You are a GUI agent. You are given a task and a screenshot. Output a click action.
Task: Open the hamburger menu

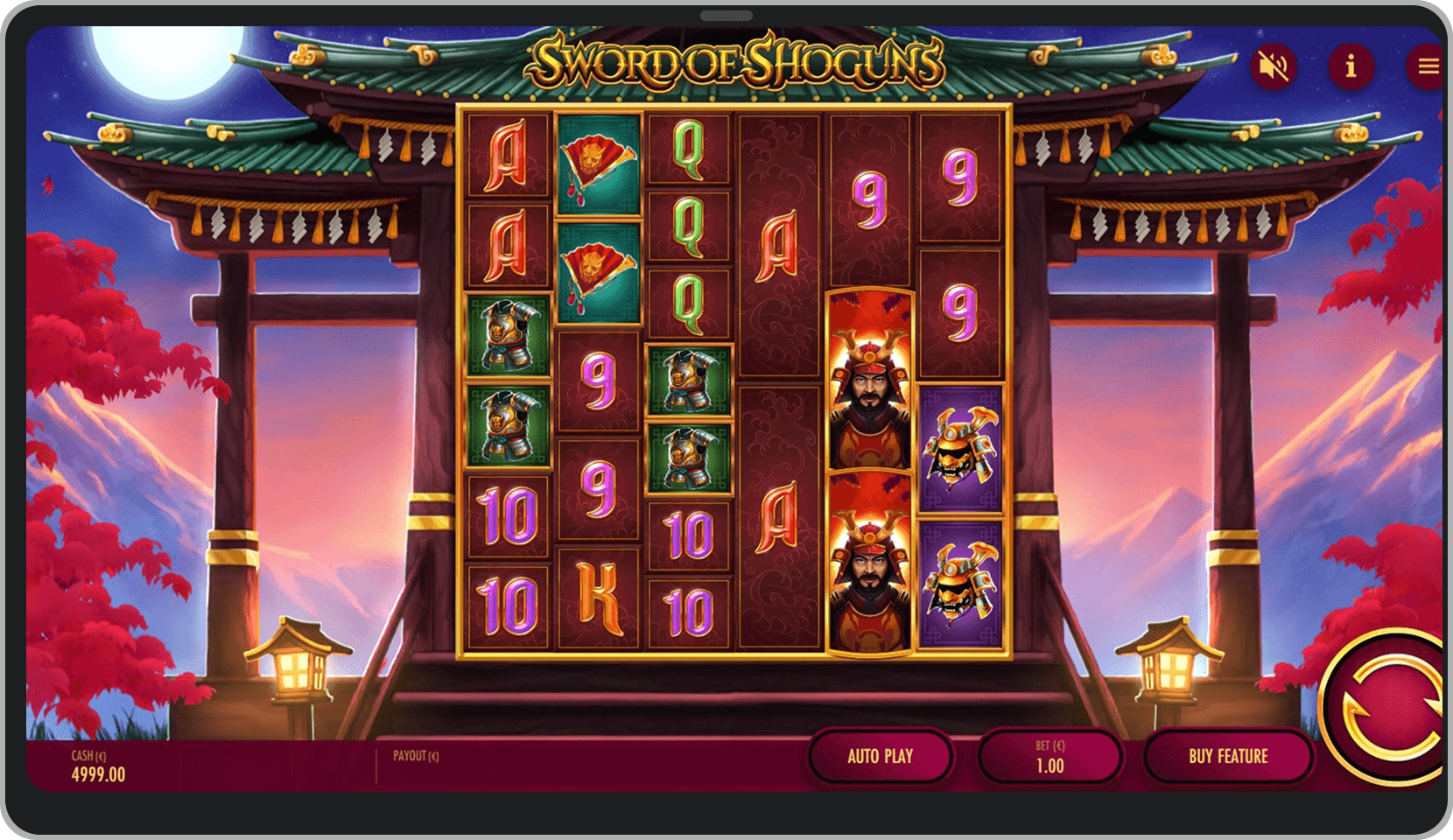pos(1427,66)
